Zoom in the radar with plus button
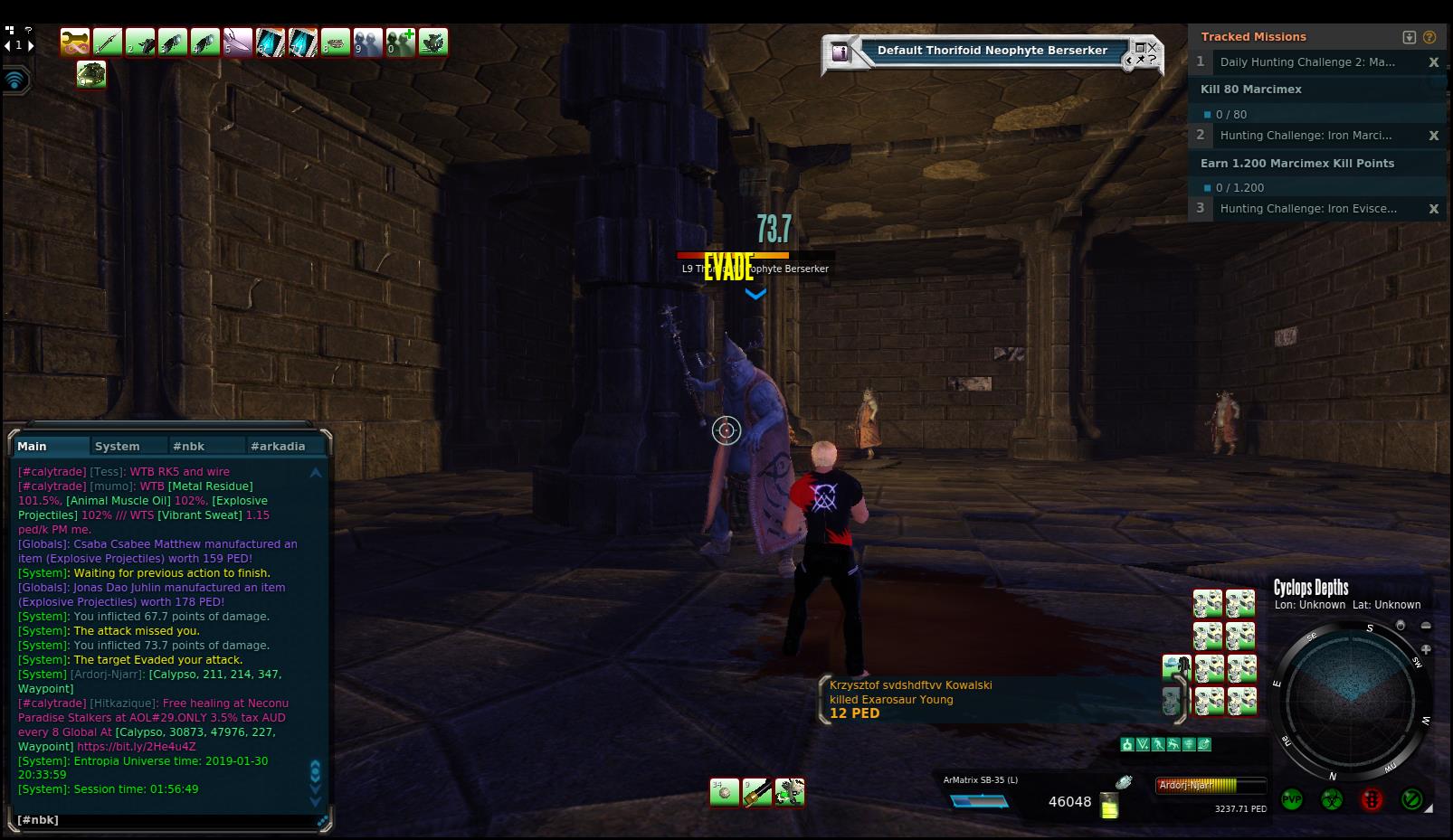Viewport: 1453px width, 840px height. 1426,649
